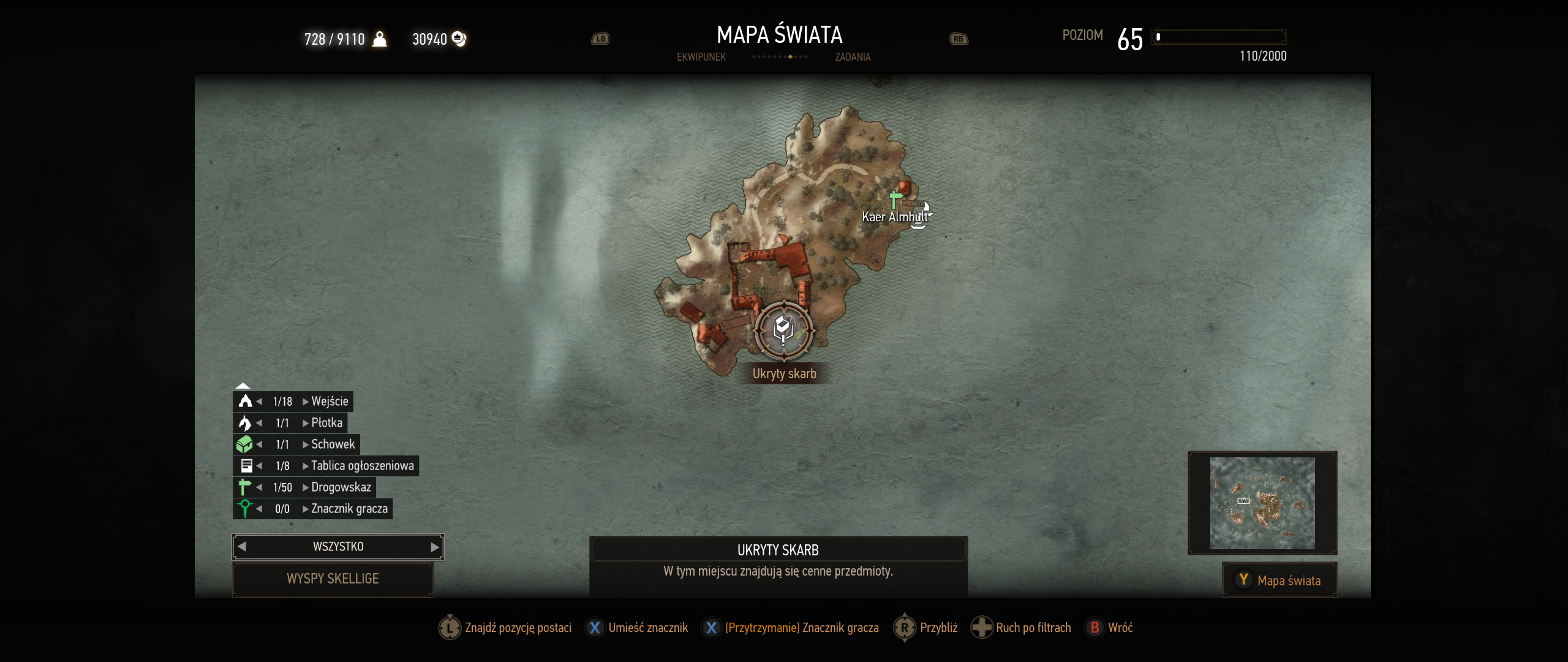1568x662 pixels.
Task: Open the WYSPY SKELLIGE region button
Action: pos(333,579)
